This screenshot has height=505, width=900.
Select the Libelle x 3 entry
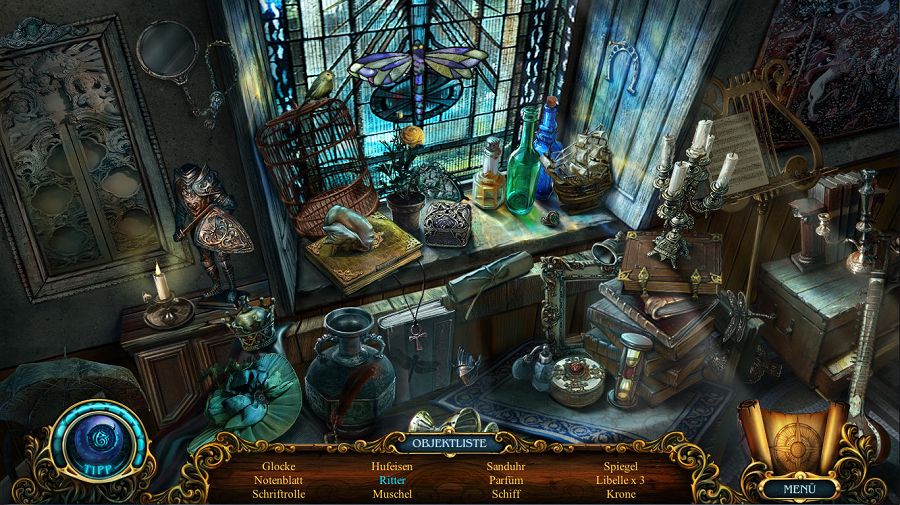621,480
